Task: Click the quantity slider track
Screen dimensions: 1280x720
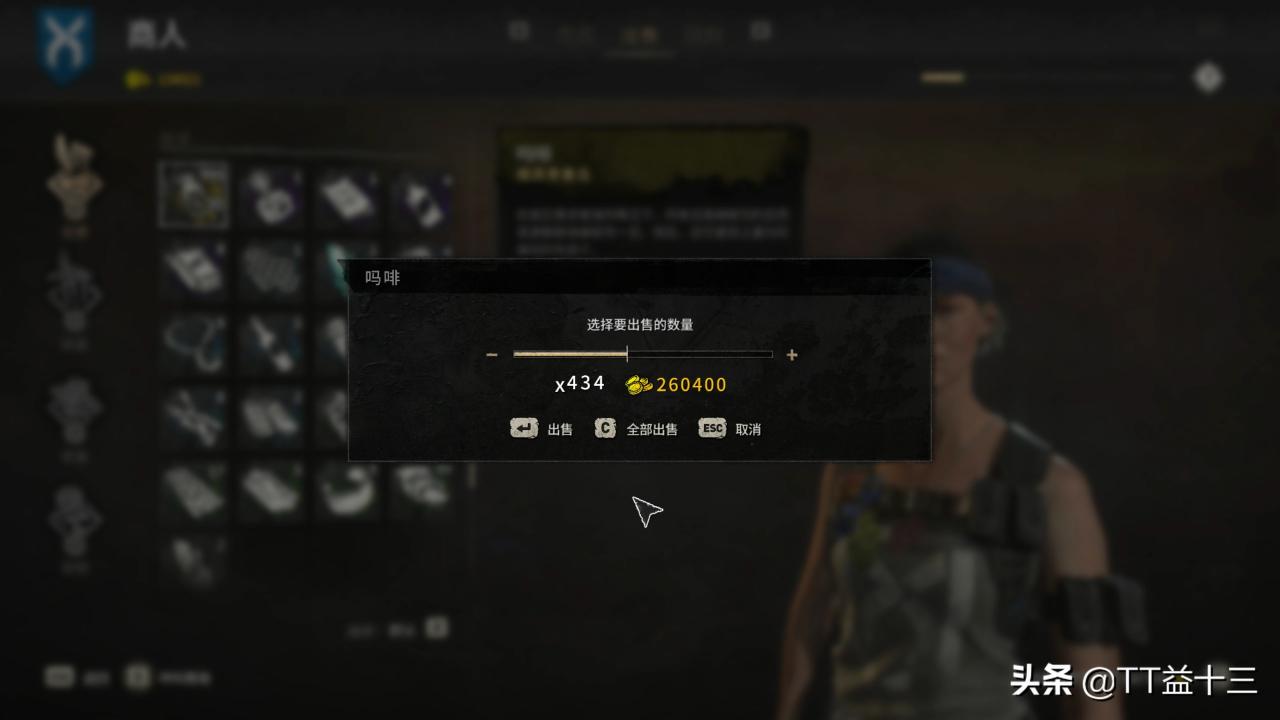Action: tap(642, 354)
